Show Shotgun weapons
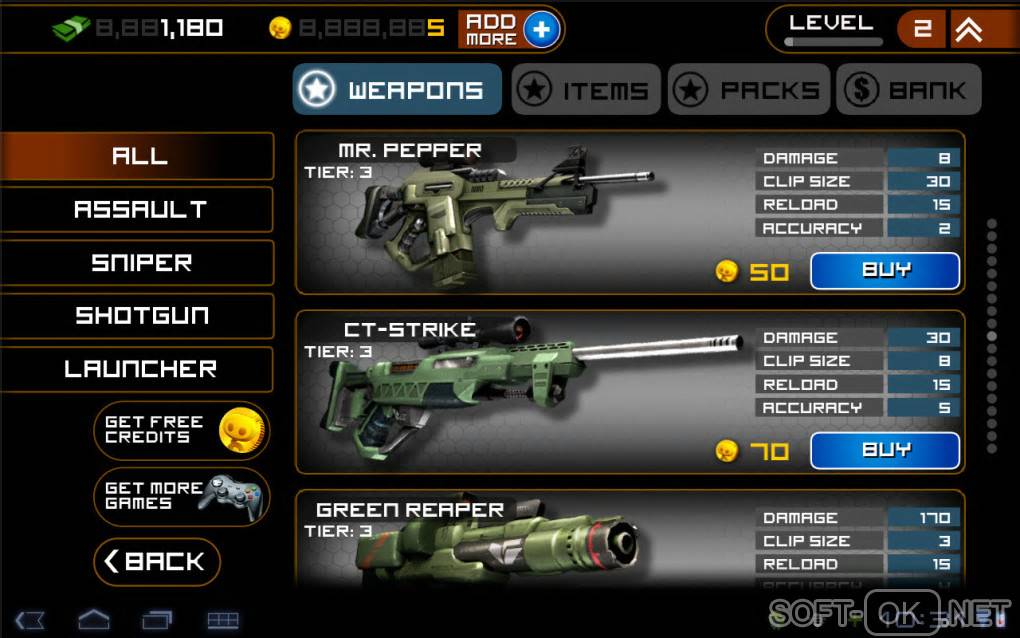 tap(138, 316)
